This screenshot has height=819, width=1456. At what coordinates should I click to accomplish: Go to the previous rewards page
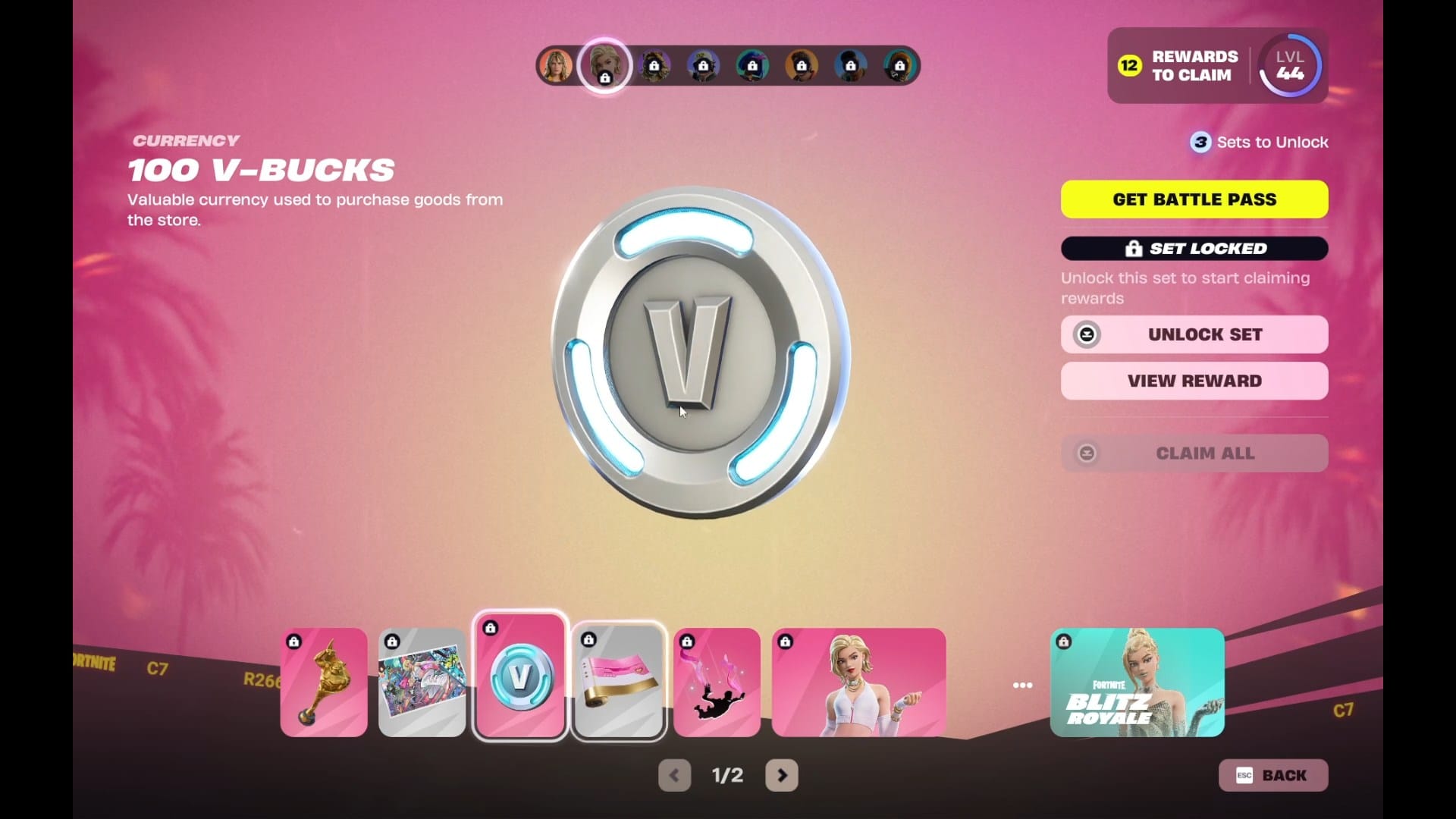click(x=674, y=775)
